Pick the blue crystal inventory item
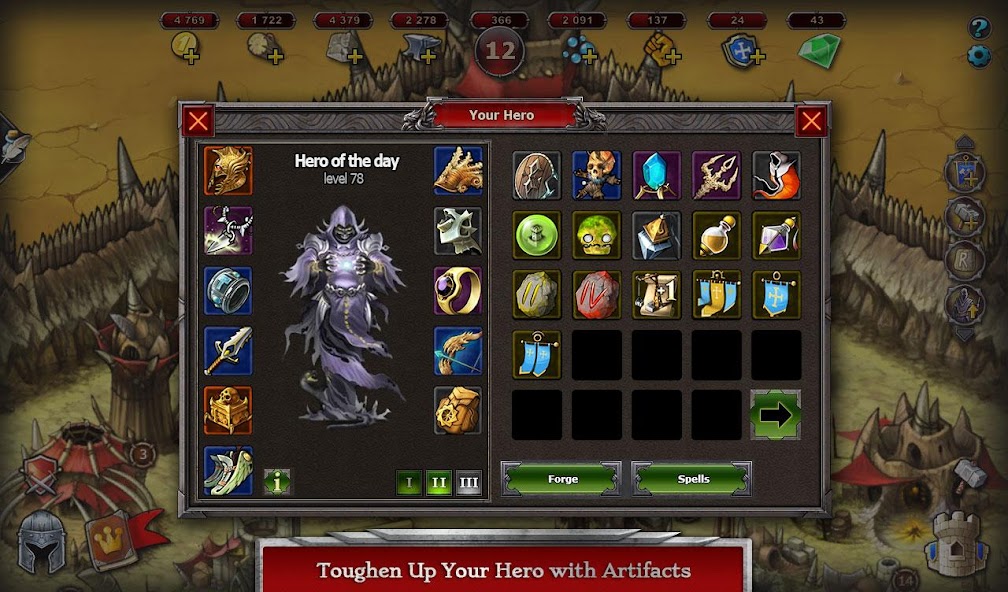This screenshot has width=1008, height=592. coord(657,176)
